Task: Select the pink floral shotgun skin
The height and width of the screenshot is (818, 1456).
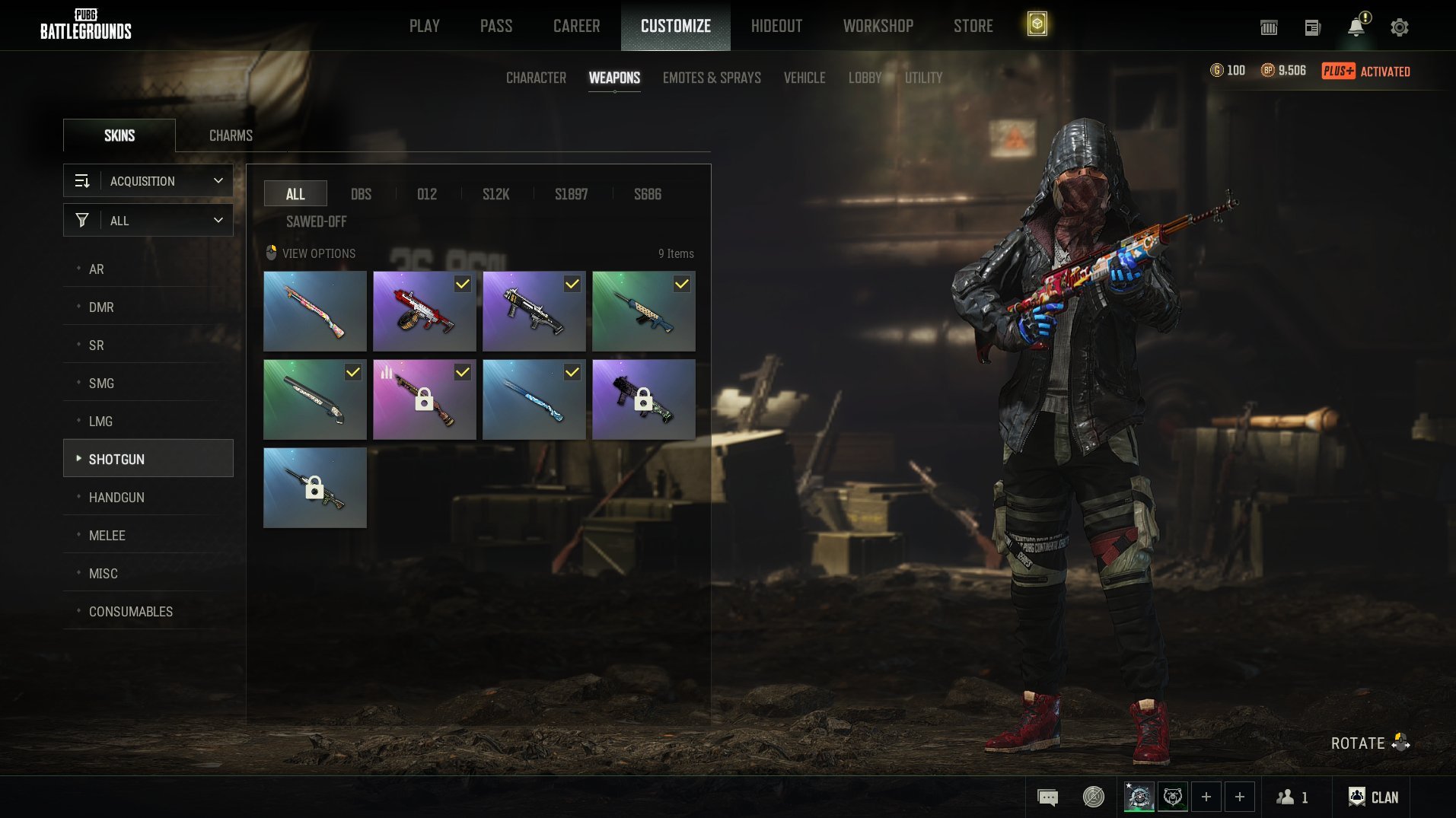Action: [x=315, y=311]
